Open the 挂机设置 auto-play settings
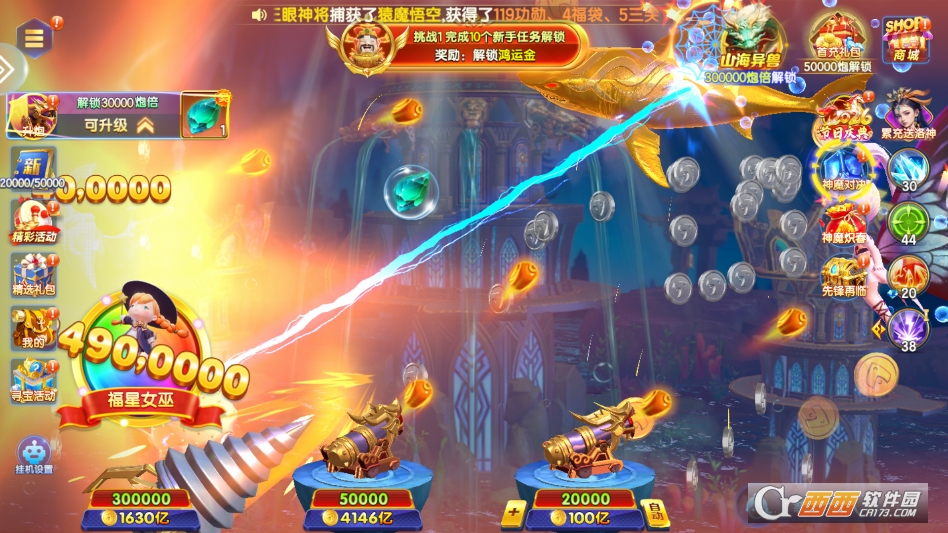948x533 pixels. [35, 455]
